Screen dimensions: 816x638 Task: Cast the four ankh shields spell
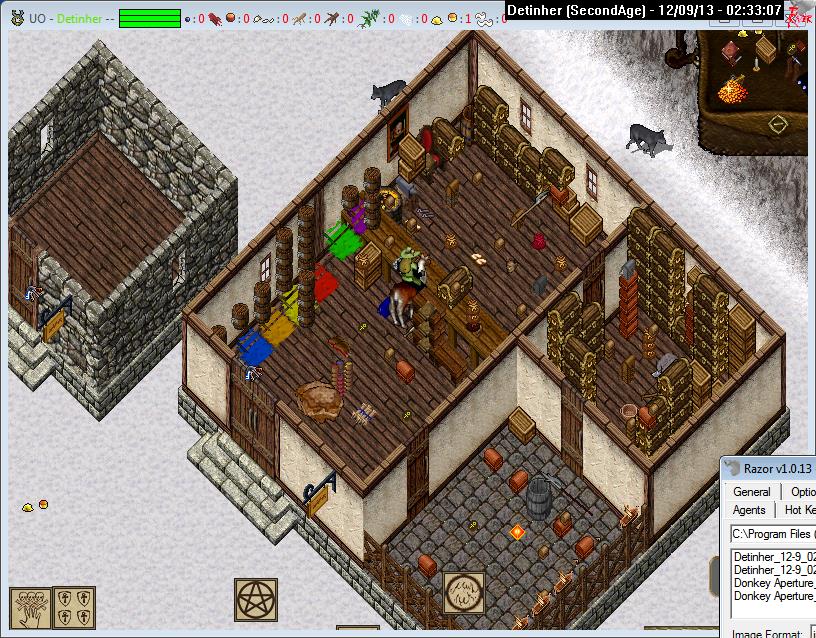coord(74,606)
